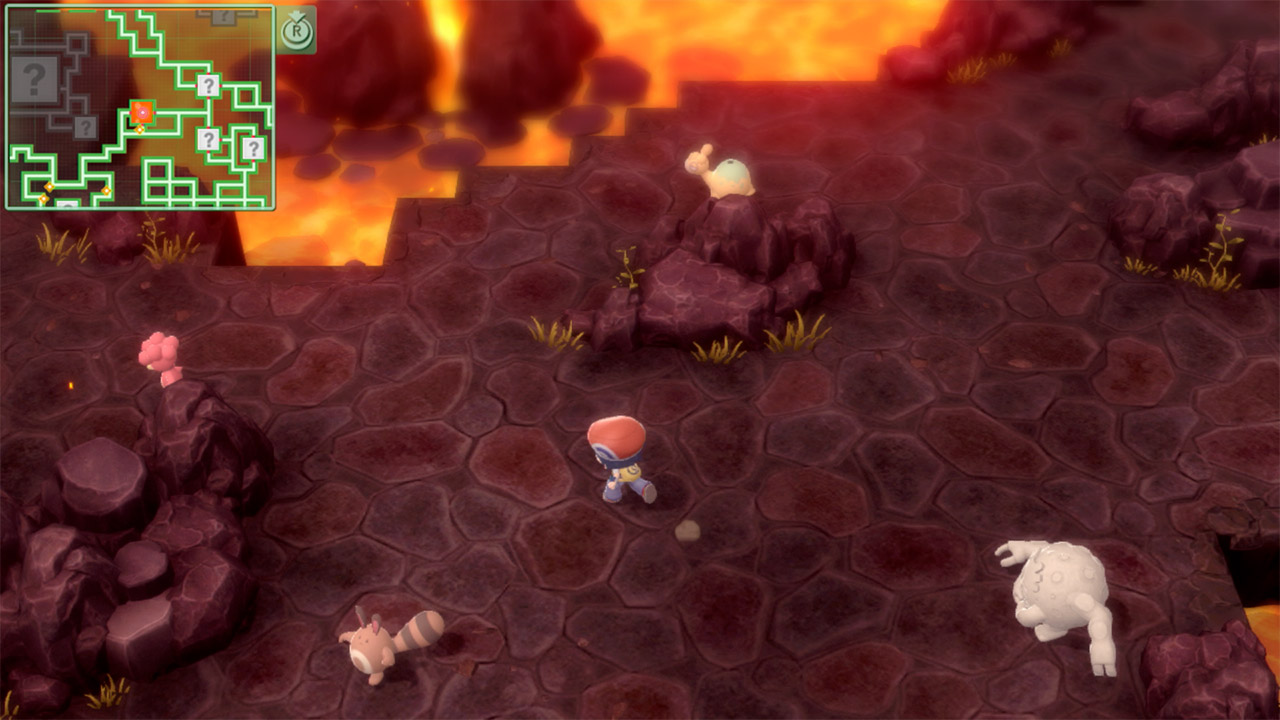The image size is (1280, 720).
Task: Click the large grey question-mark room on the minimap
Action: tap(35, 80)
